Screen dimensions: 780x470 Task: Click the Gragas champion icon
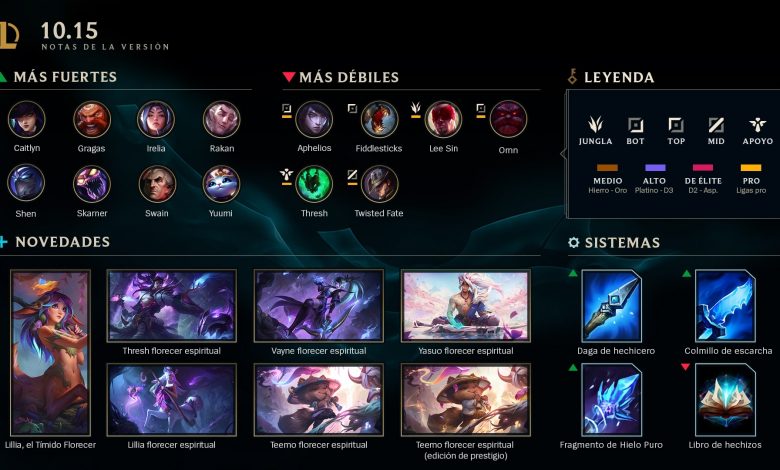[x=91, y=119]
